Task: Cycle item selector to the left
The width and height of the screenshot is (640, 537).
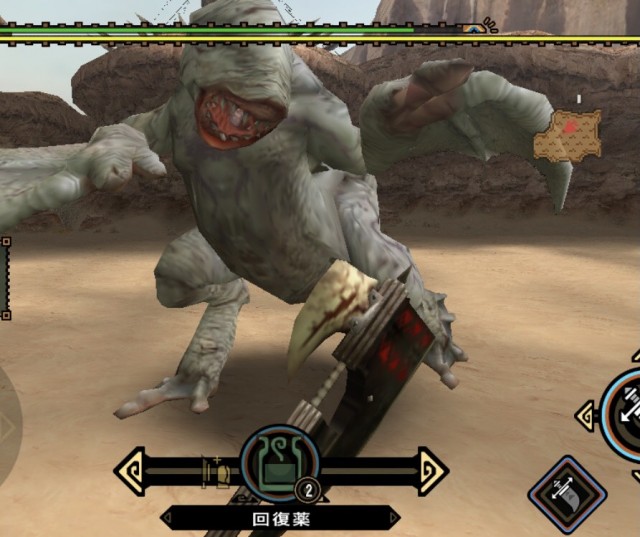Action: 130,470
